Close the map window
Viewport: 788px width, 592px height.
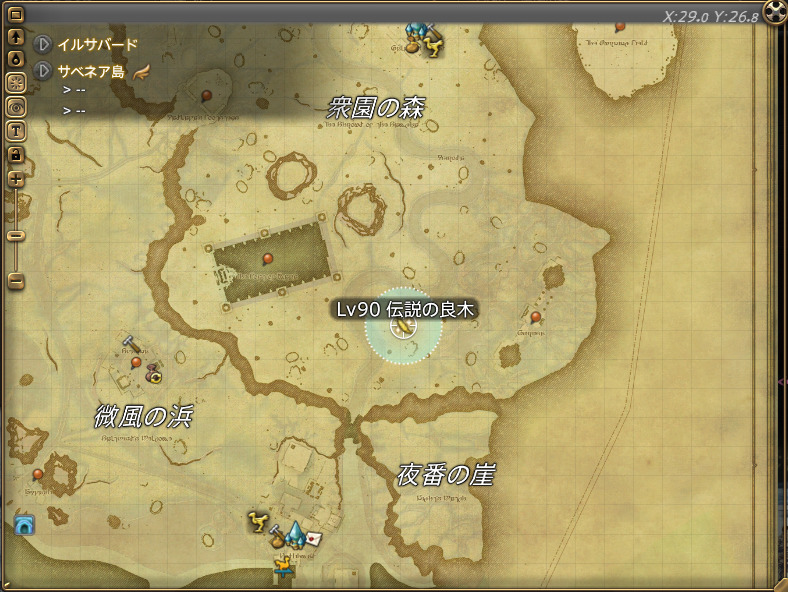(775, 12)
